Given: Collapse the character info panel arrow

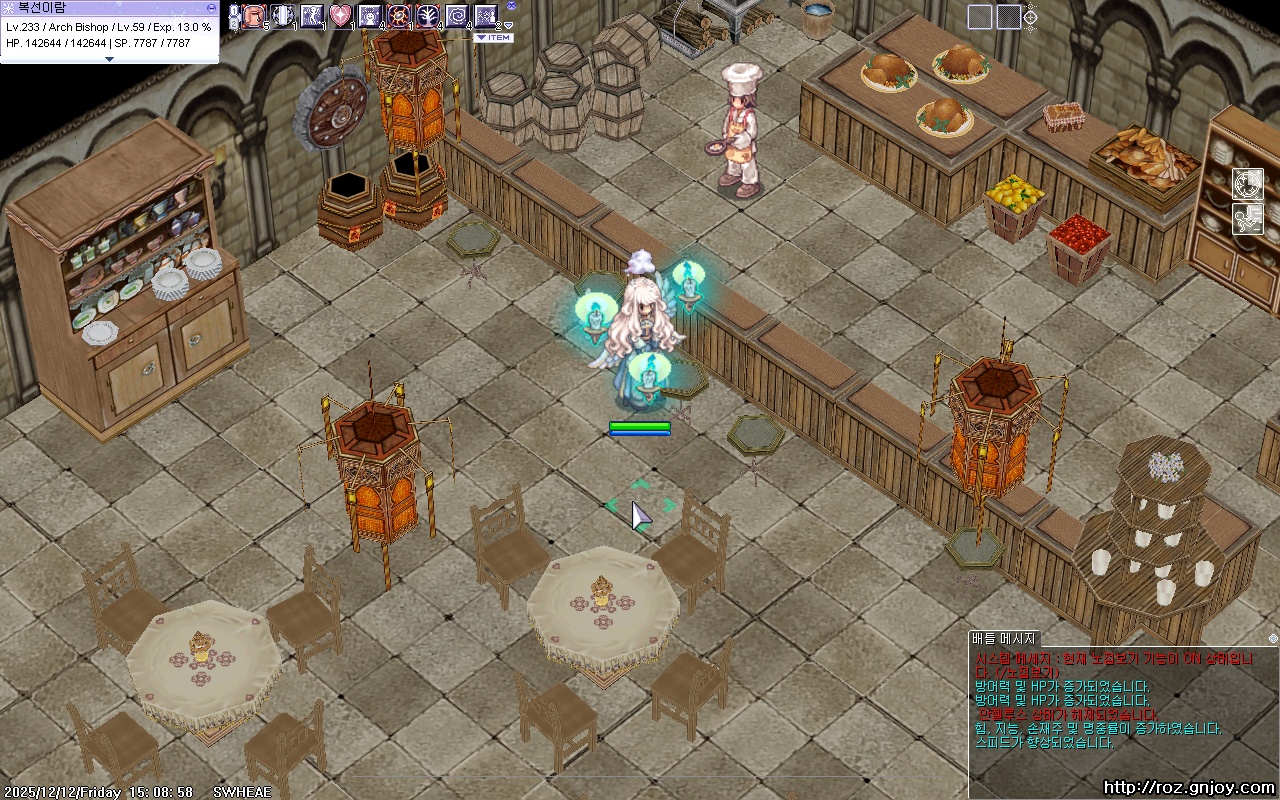Looking at the screenshot, I should click(x=109, y=59).
